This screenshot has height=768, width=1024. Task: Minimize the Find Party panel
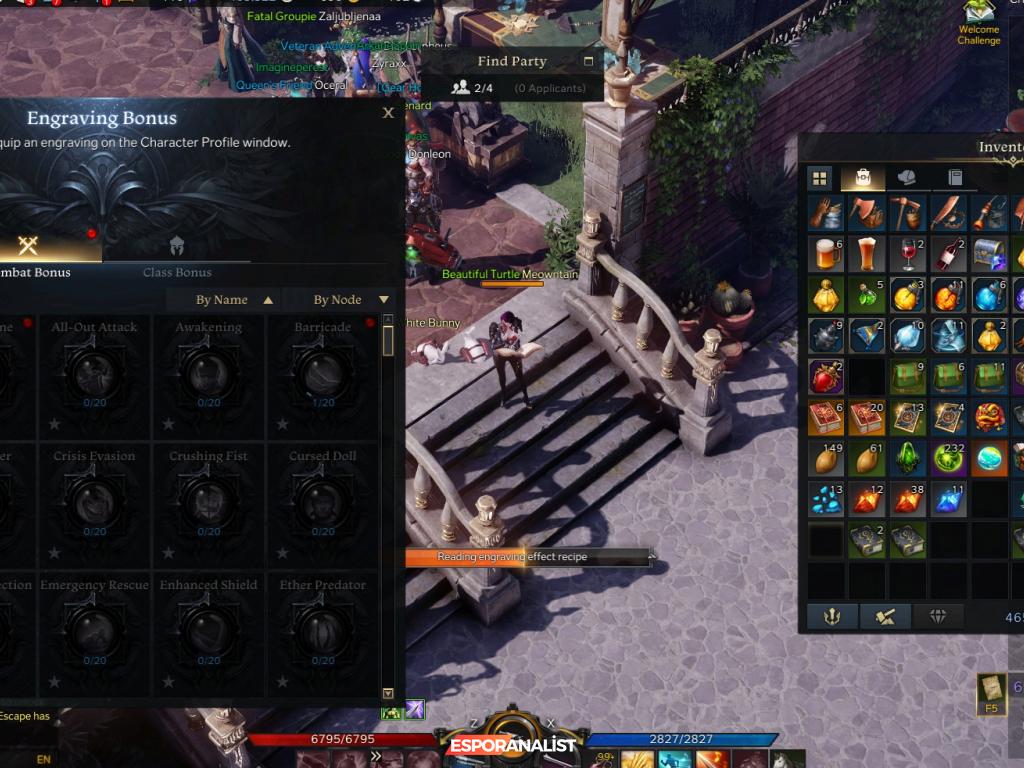click(588, 61)
